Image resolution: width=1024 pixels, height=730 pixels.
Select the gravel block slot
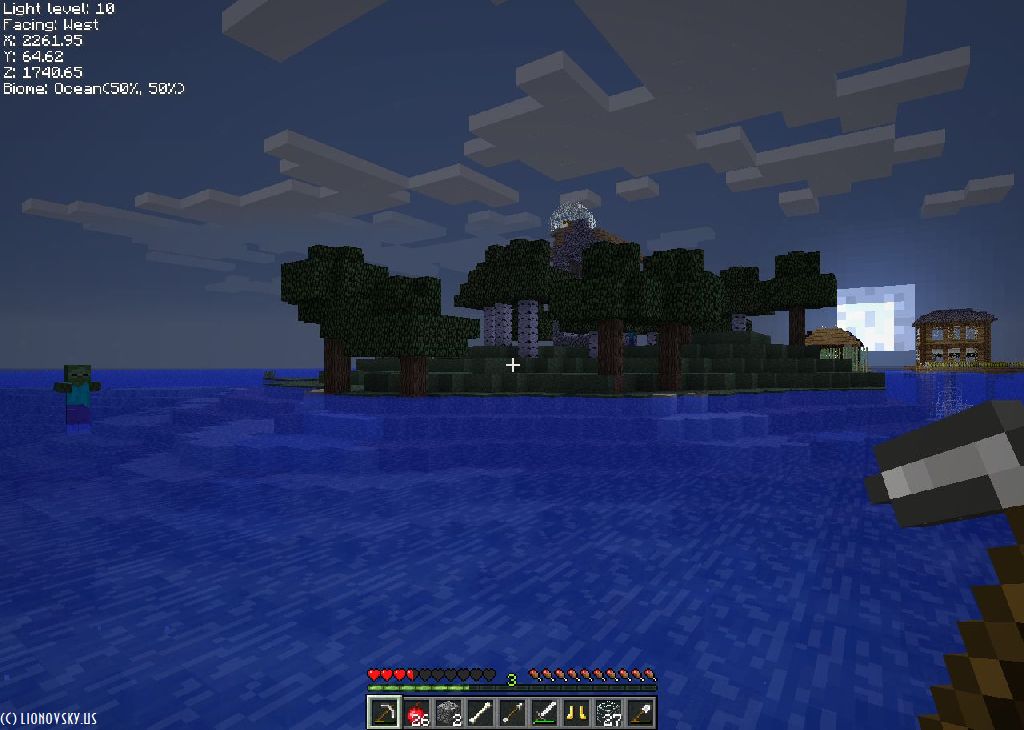(448, 713)
